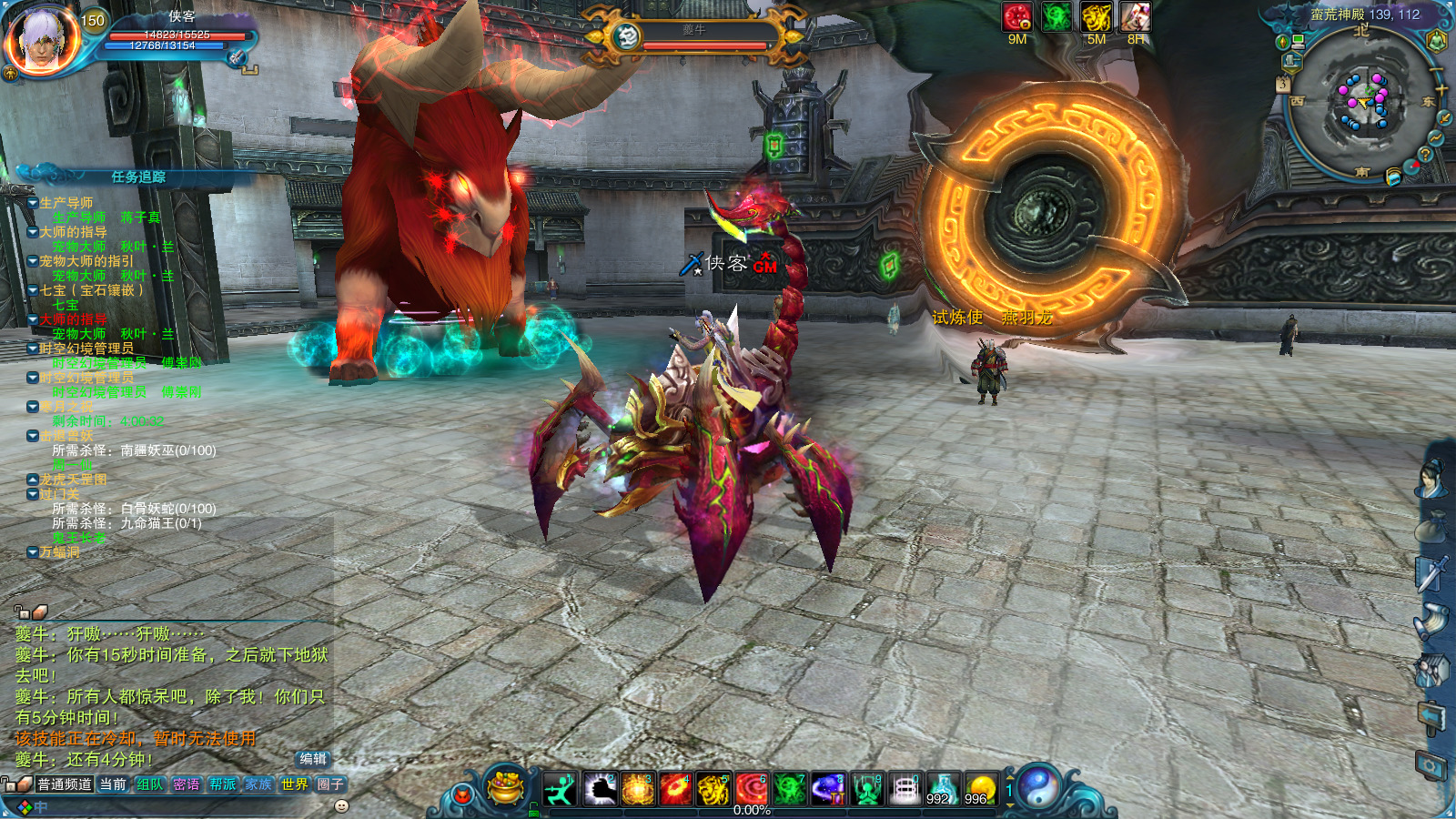Use the blue potion with 992 count
This screenshot has width=1456, height=819.
[x=942, y=789]
